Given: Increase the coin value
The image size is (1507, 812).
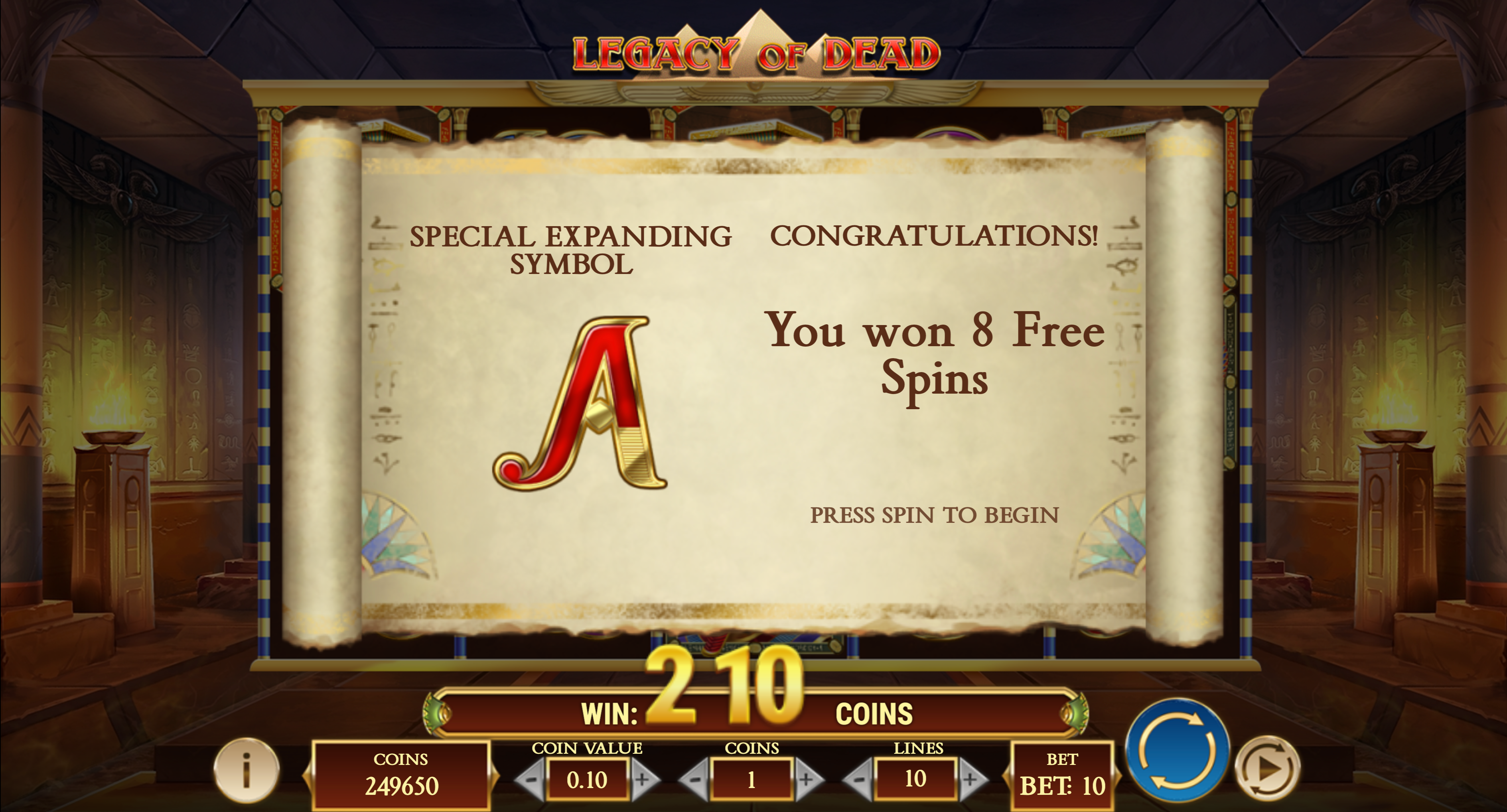Looking at the screenshot, I should coord(643,779).
